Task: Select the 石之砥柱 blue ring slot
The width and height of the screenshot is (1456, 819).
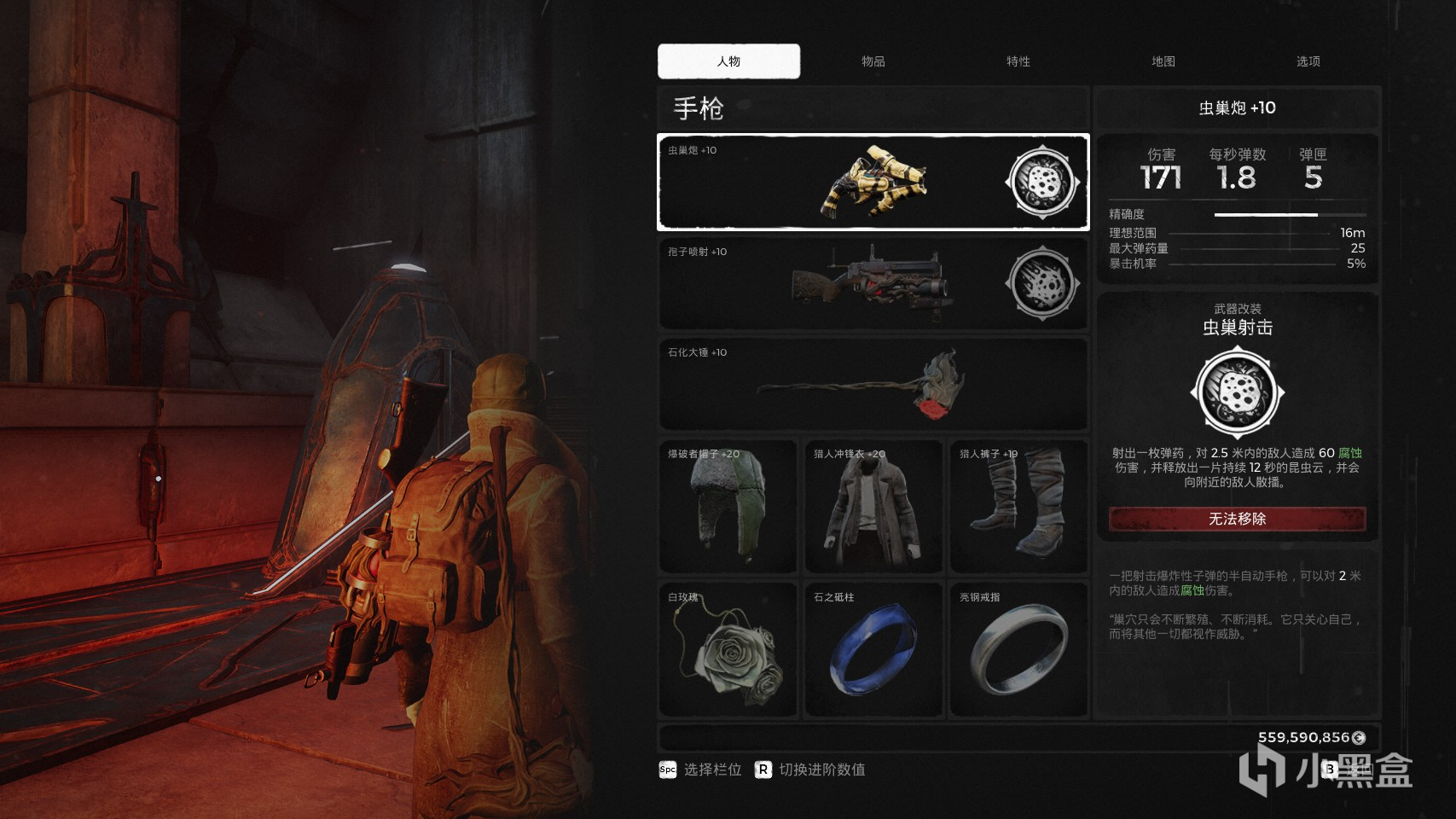Action: [873, 649]
